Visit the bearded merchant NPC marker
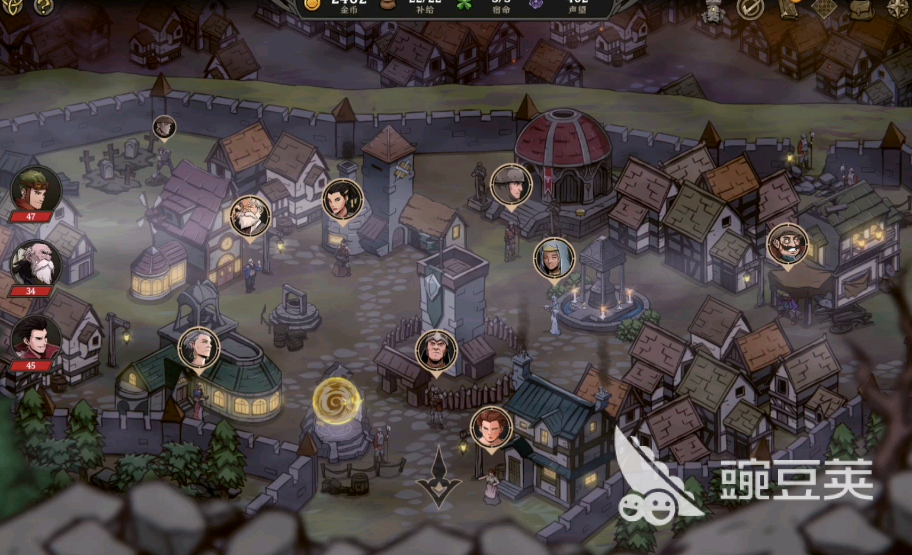The width and height of the screenshot is (912, 555). (x=787, y=243)
